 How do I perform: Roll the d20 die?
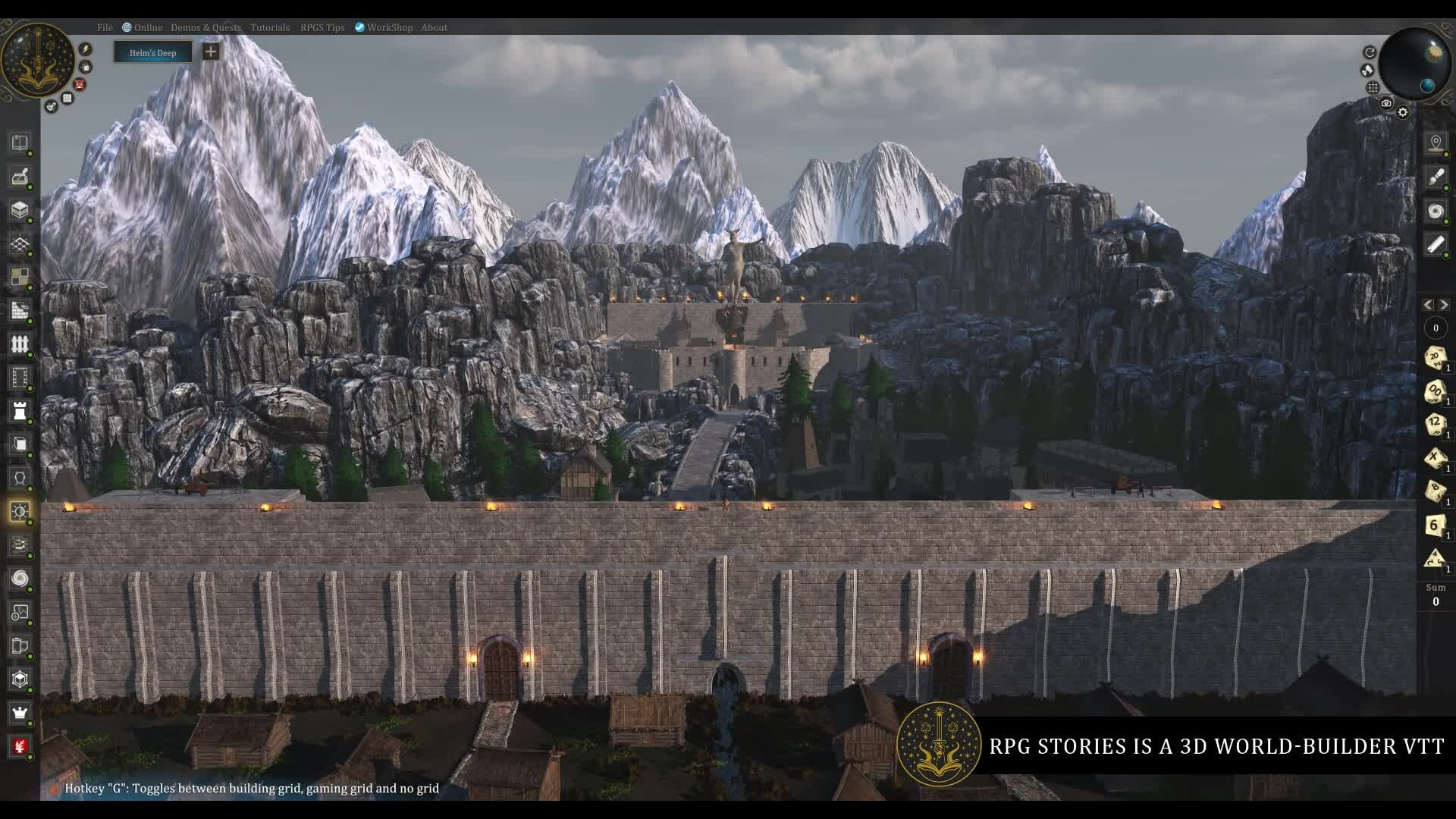[x=1434, y=356]
